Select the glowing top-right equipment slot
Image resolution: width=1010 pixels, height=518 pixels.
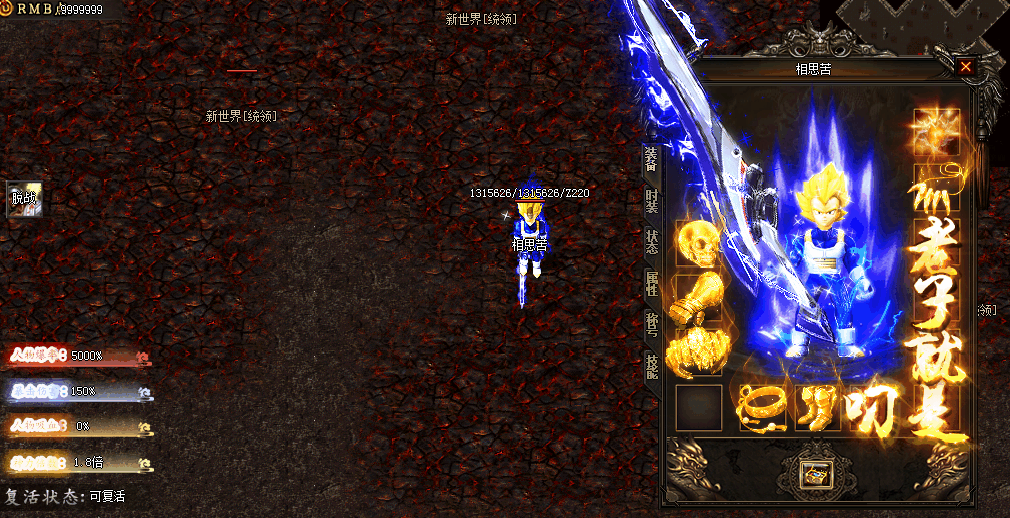tap(937, 132)
